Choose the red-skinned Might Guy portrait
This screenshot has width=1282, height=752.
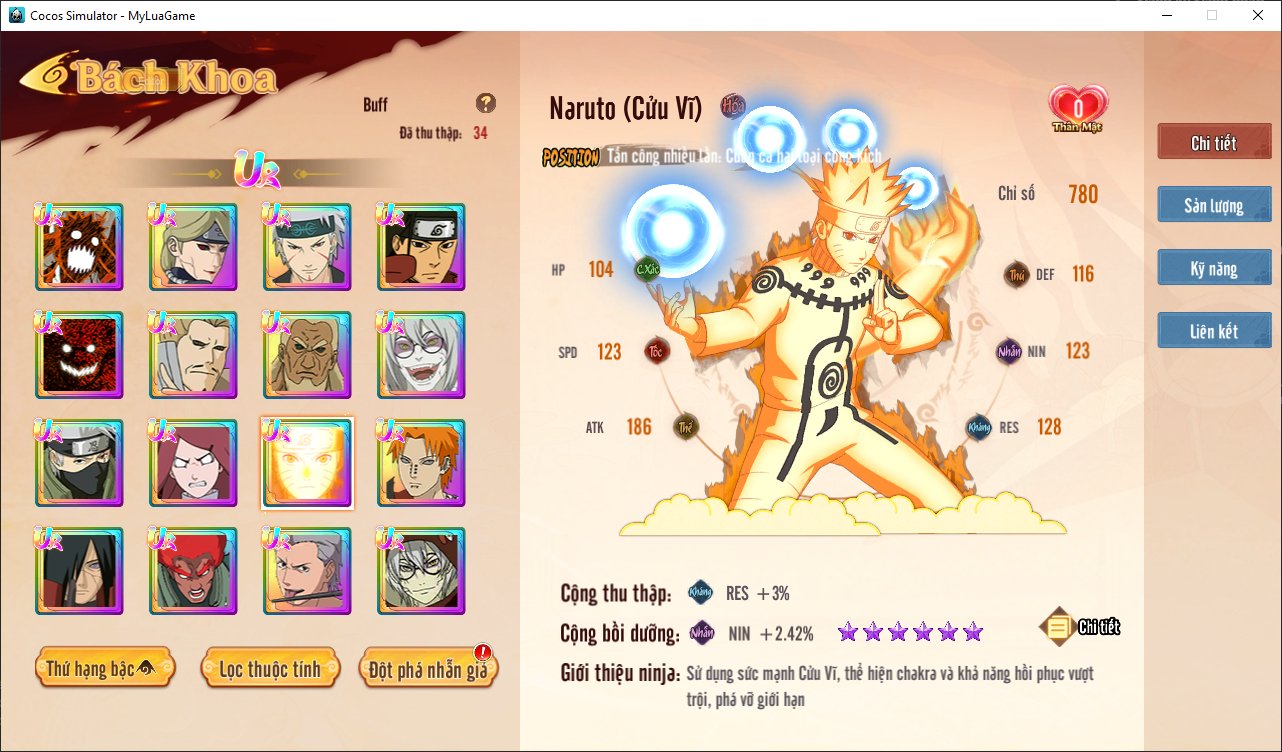click(x=193, y=571)
